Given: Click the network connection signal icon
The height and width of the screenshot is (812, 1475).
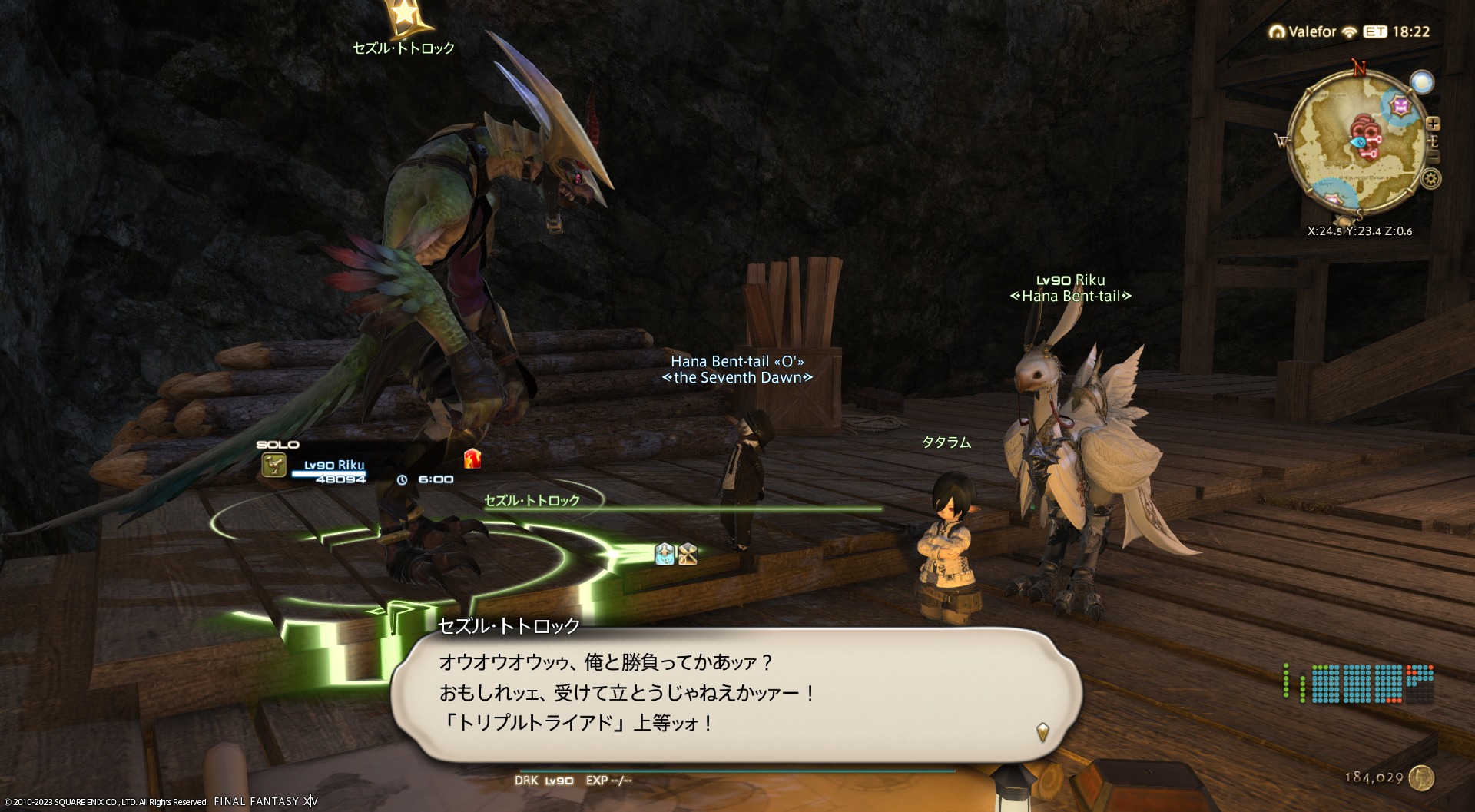Looking at the screenshot, I should coord(1350,32).
